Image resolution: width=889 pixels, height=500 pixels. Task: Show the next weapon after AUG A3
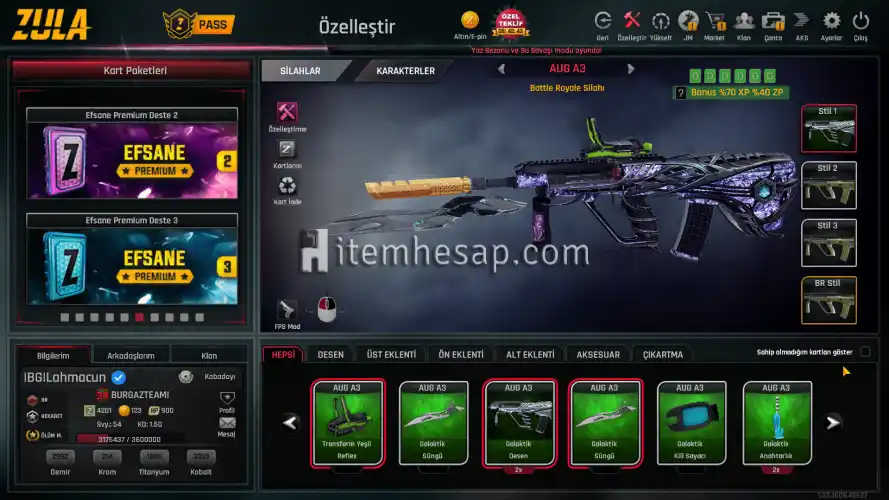click(x=631, y=69)
